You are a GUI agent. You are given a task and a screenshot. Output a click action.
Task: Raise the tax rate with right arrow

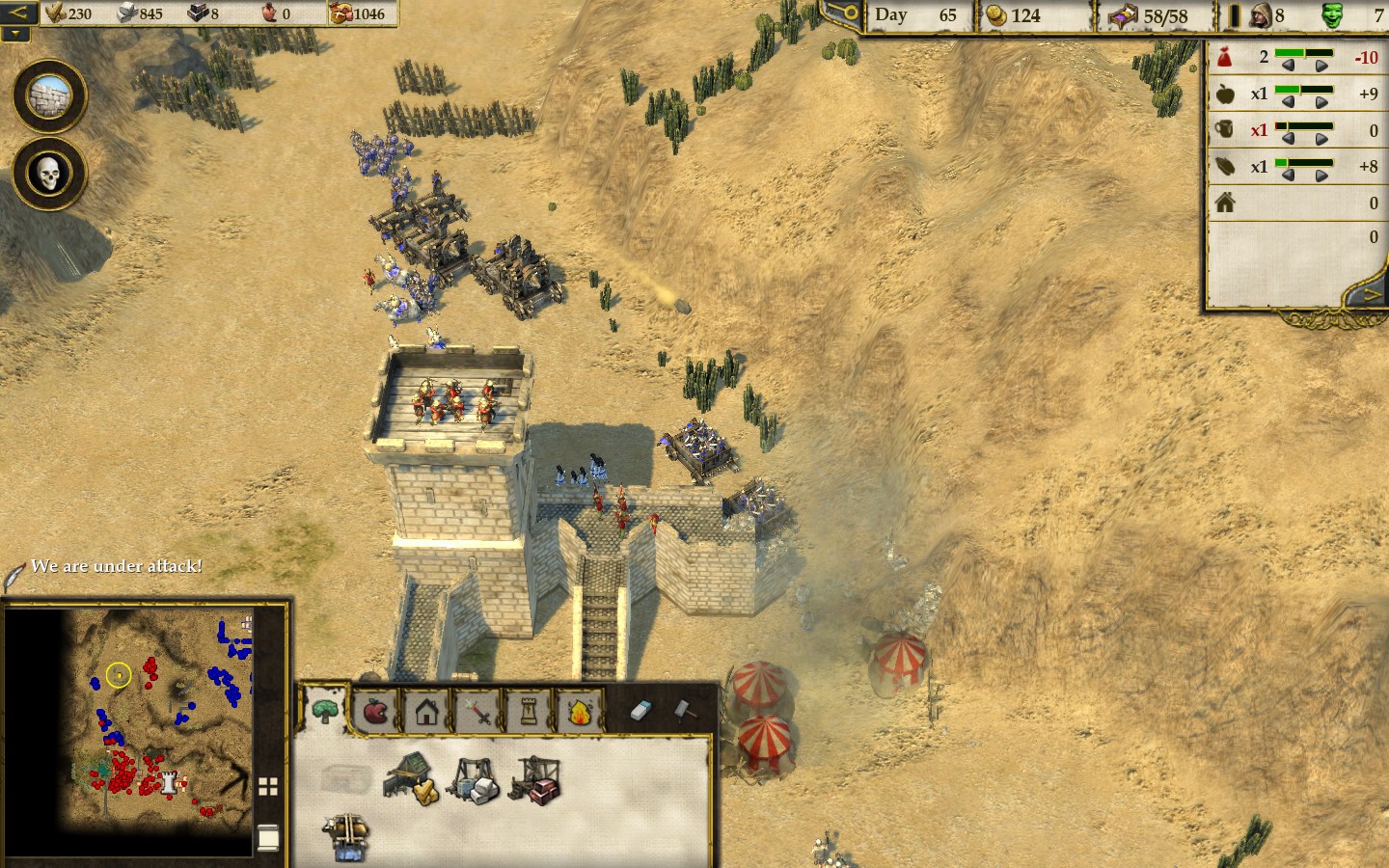pyautogui.click(x=1321, y=65)
